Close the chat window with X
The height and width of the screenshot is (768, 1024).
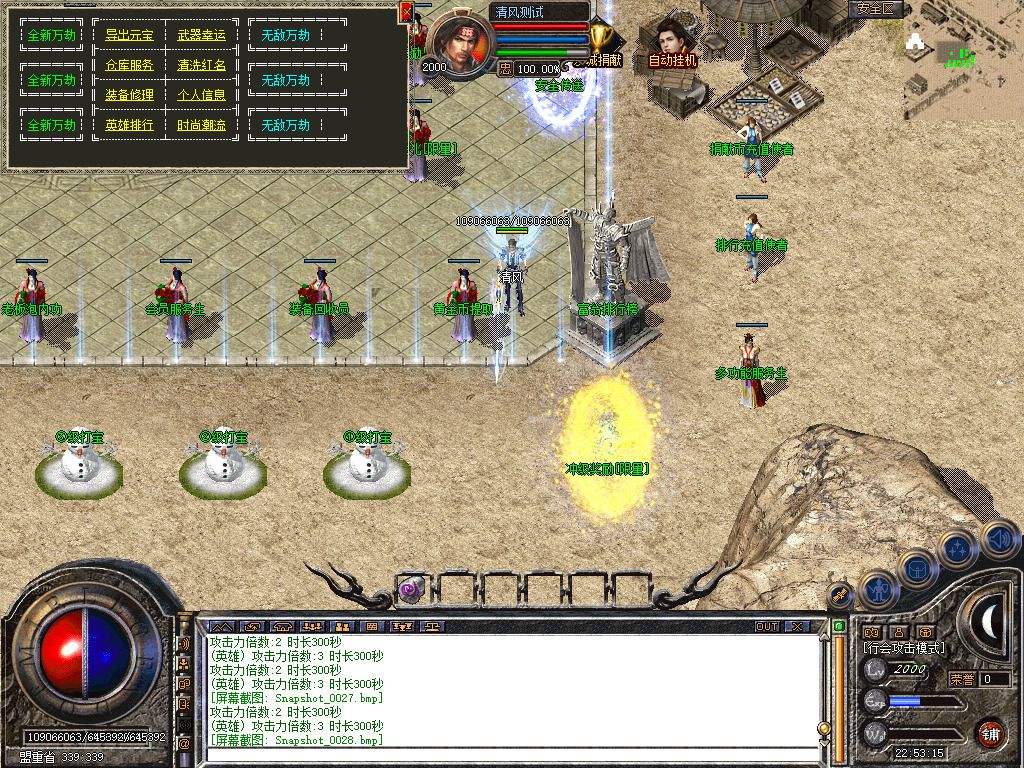pyautogui.click(x=796, y=626)
